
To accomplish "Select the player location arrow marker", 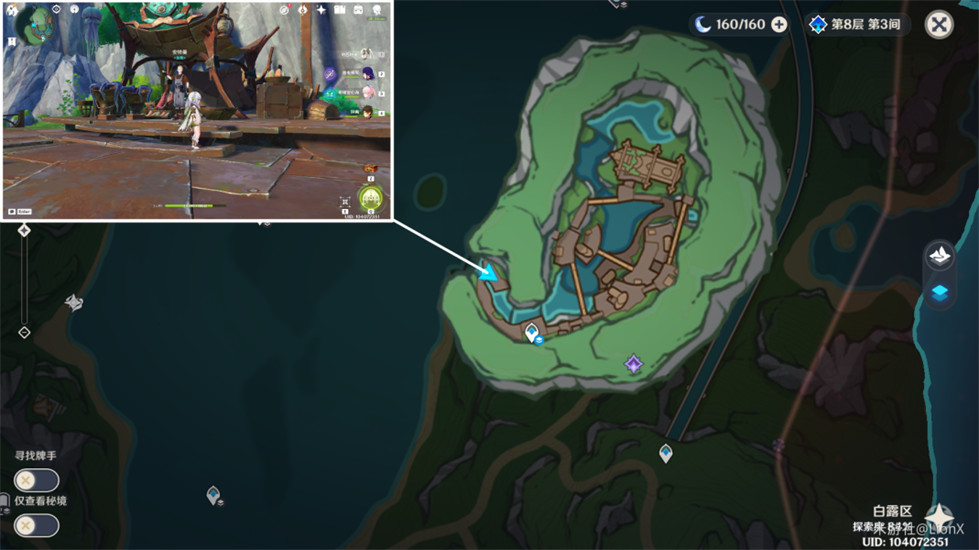I will (x=489, y=272).
